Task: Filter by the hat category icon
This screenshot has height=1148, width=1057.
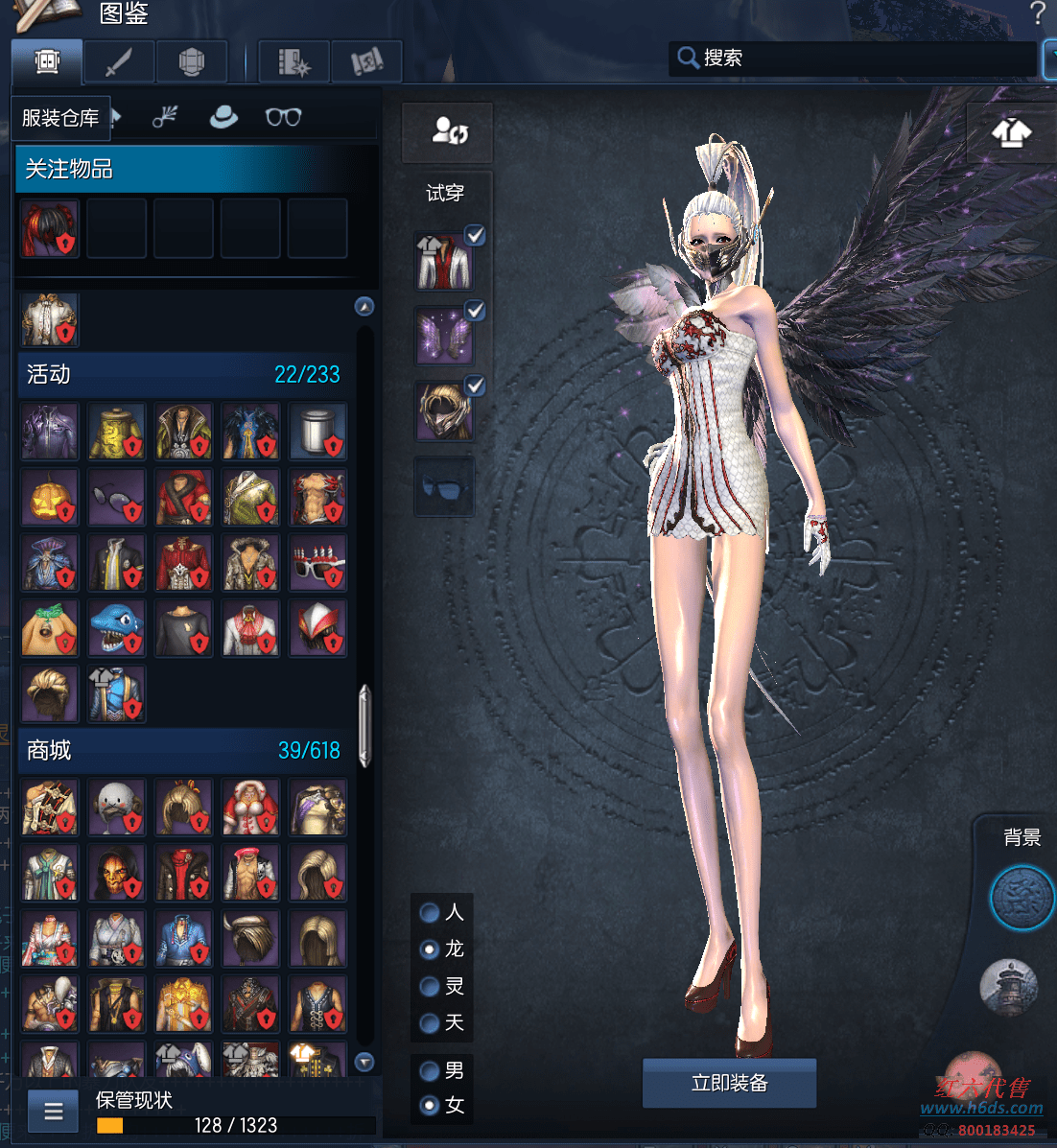Action: click(x=223, y=117)
